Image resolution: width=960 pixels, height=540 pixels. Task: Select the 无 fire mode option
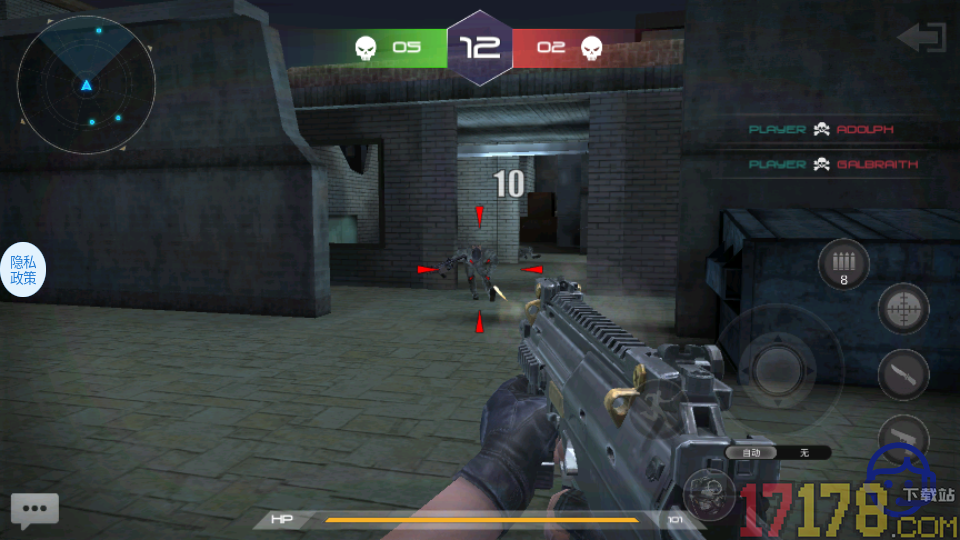(x=803, y=453)
